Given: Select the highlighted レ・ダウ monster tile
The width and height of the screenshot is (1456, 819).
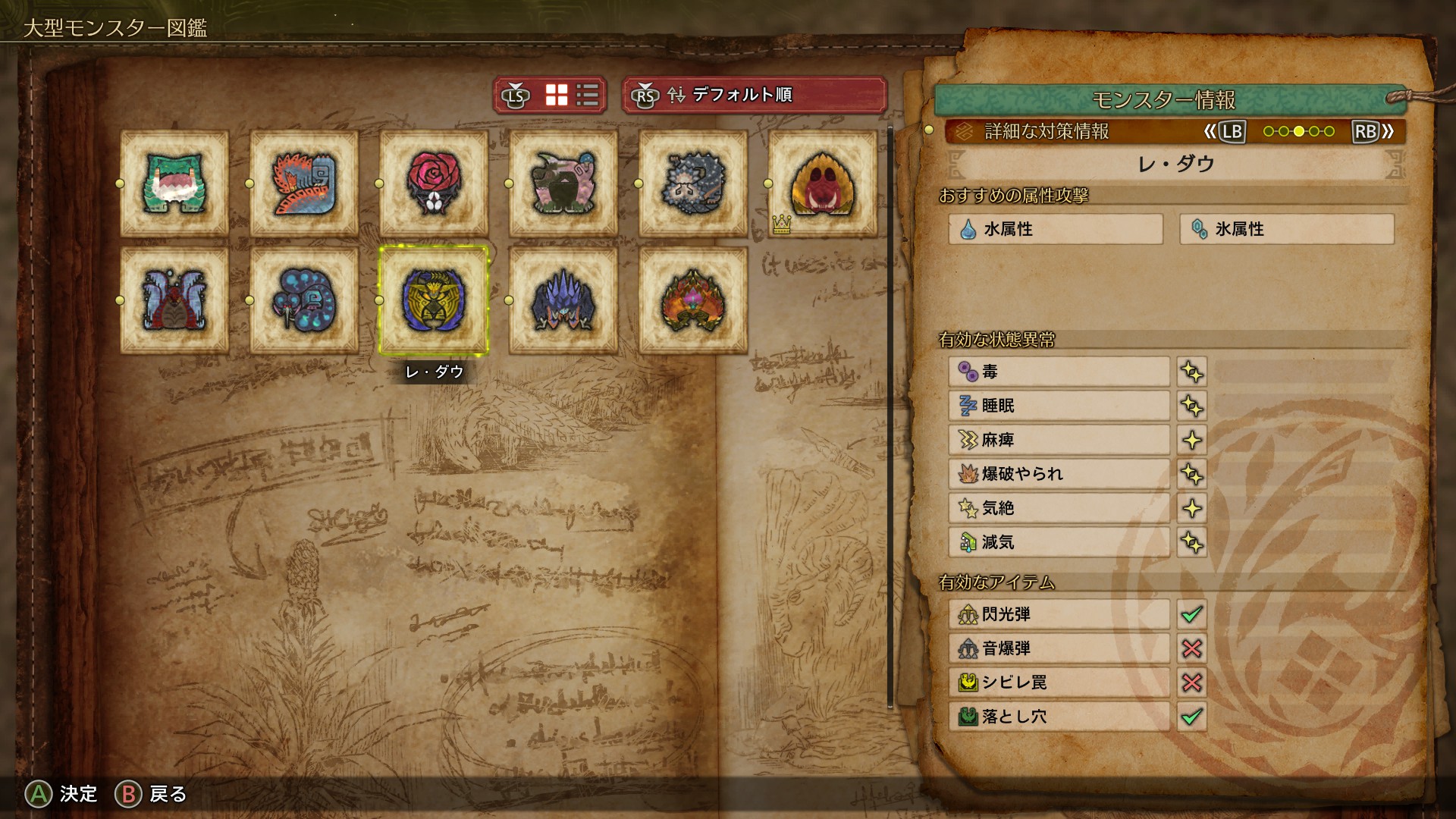Looking at the screenshot, I should coord(434,300).
